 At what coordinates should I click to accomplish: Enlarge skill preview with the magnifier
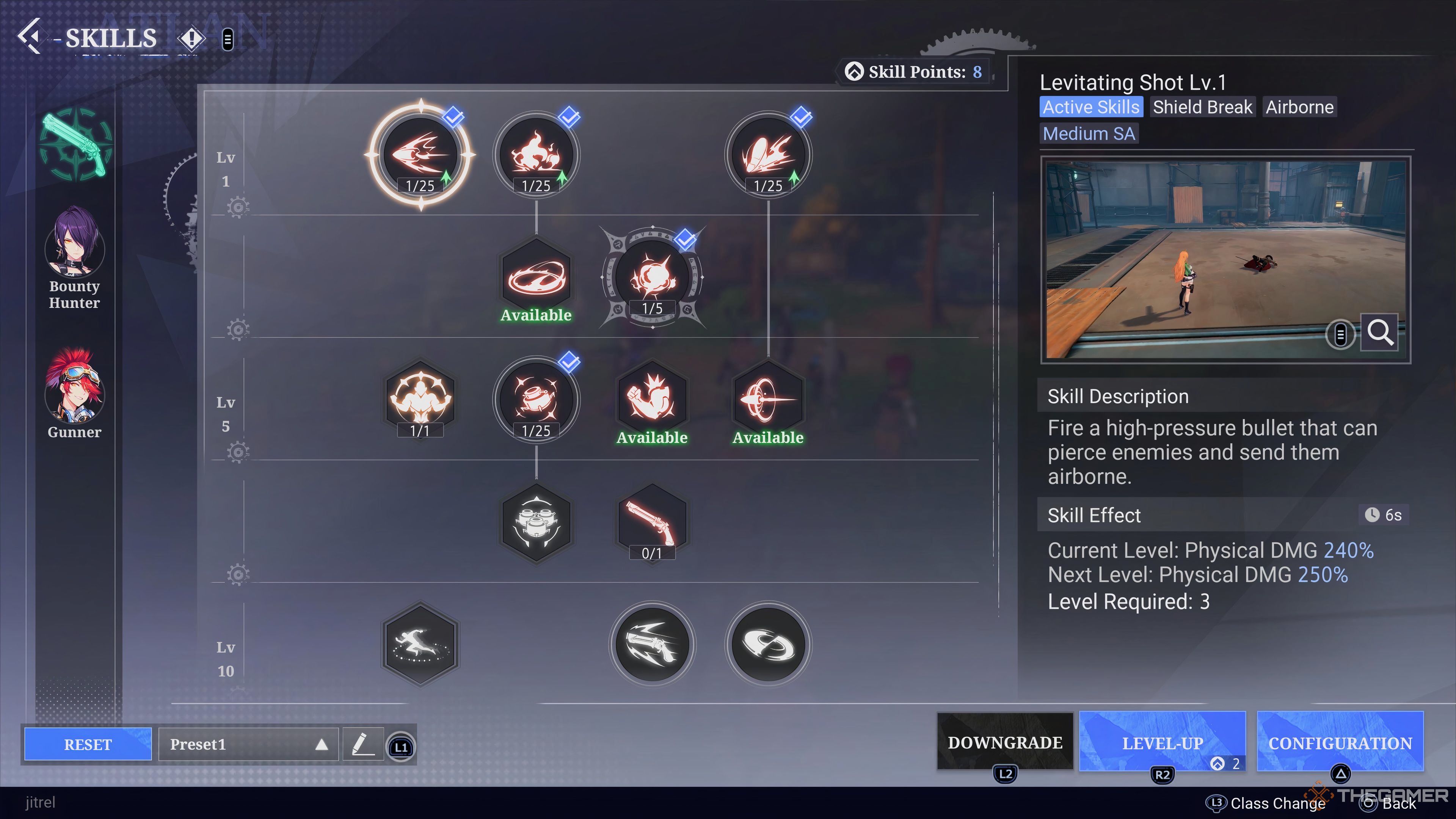(1379, 333)
